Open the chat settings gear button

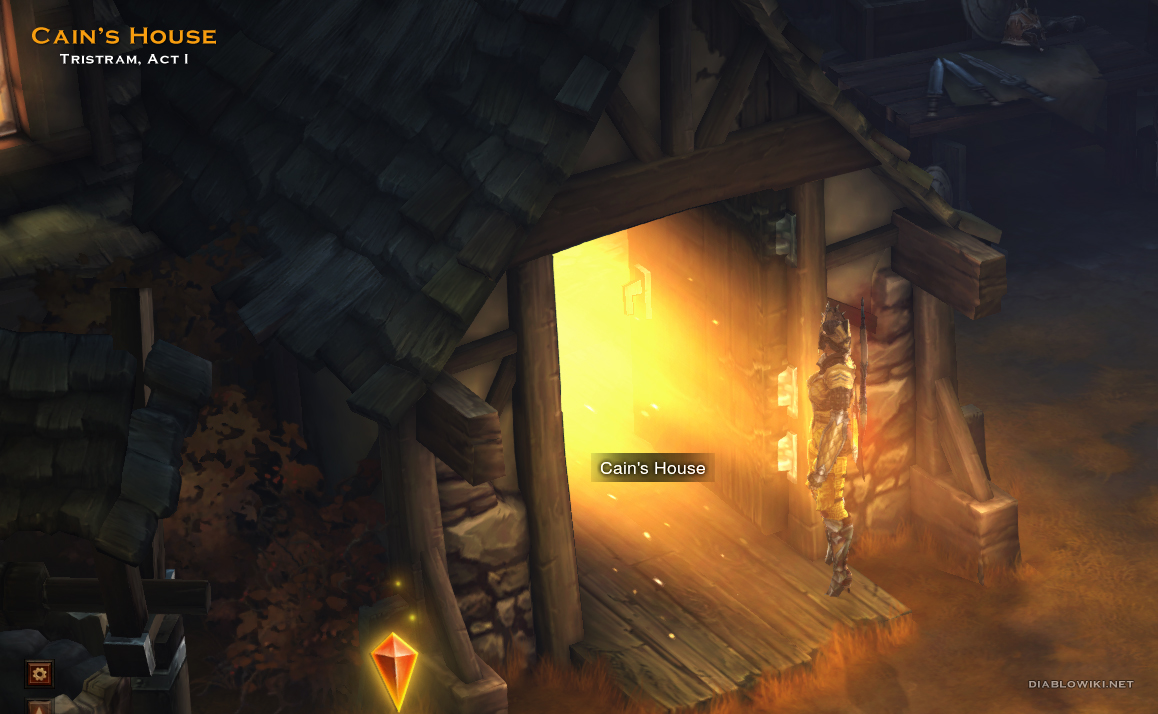point(40,674)
